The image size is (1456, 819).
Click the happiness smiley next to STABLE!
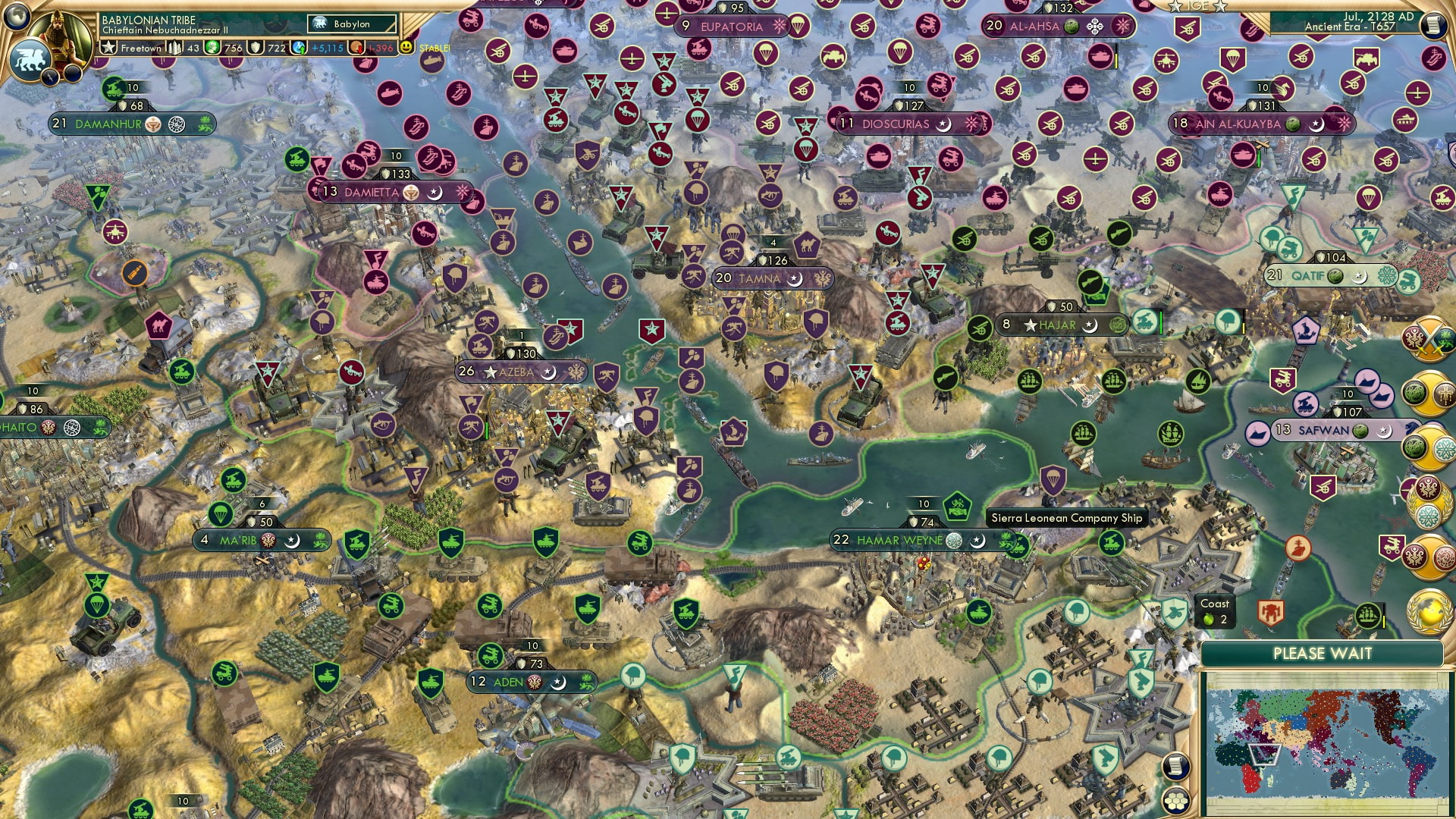407,48
